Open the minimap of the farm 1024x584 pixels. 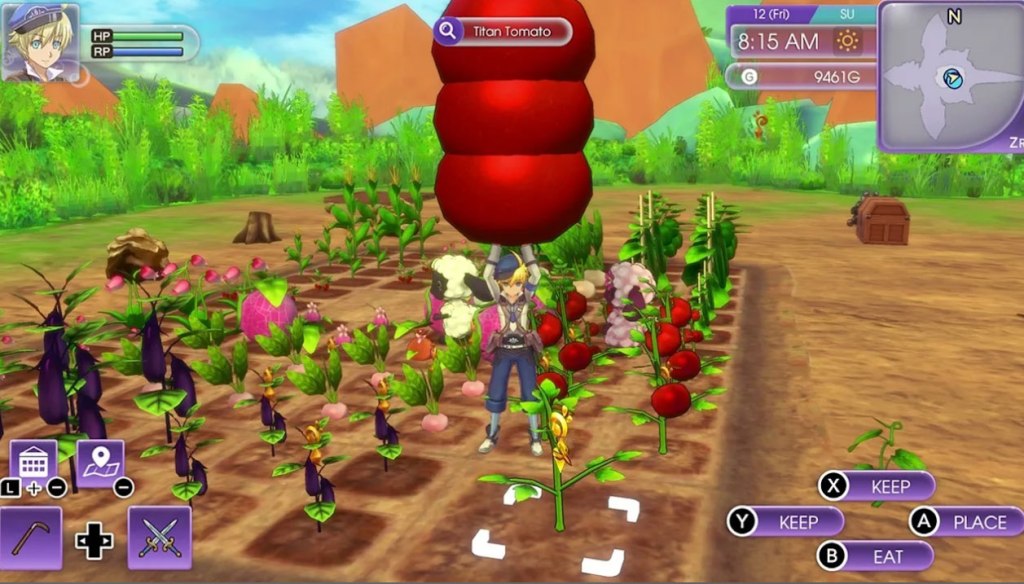coord(951,76)
